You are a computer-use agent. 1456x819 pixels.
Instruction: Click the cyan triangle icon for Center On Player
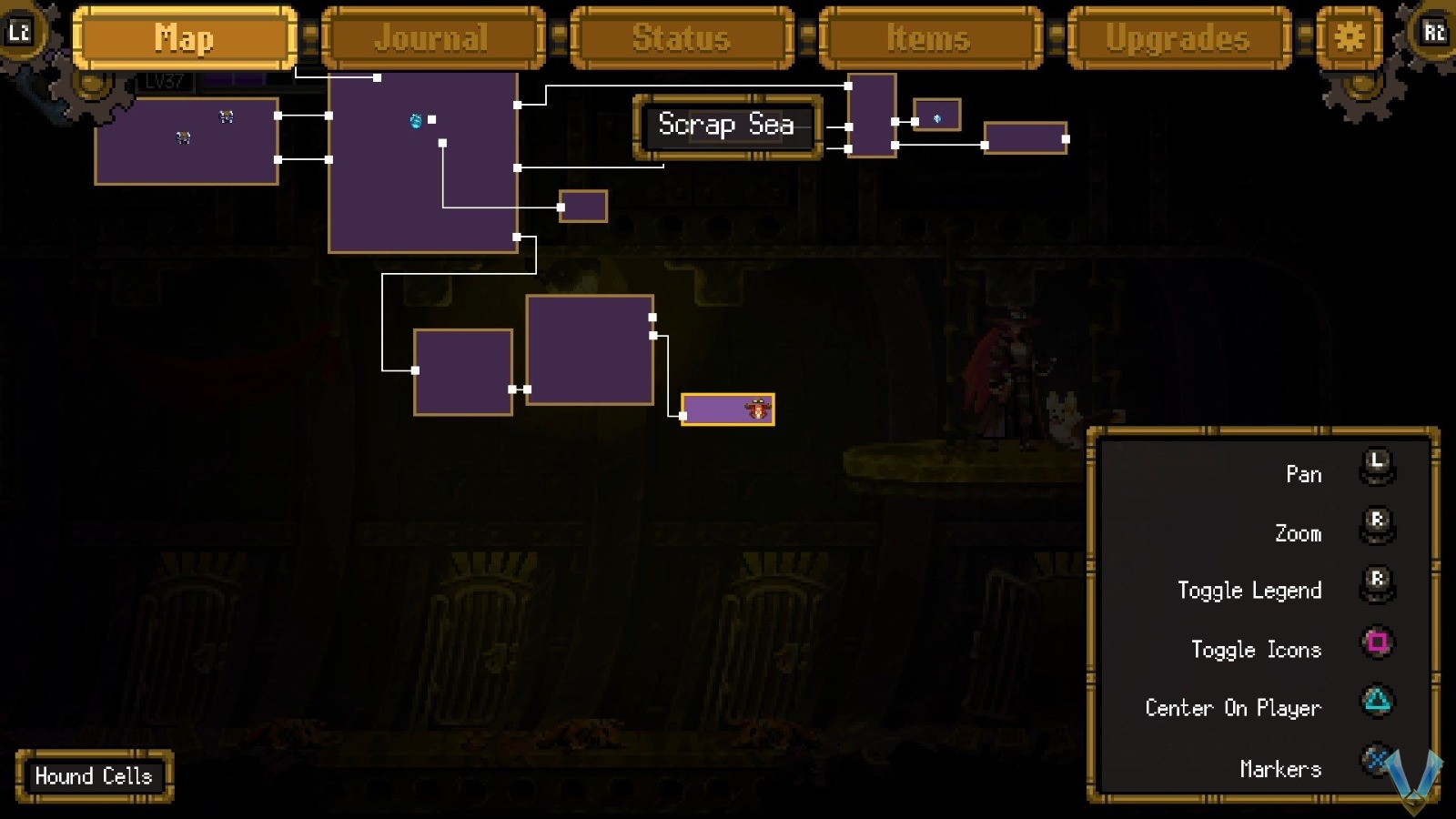point(1379,702)
